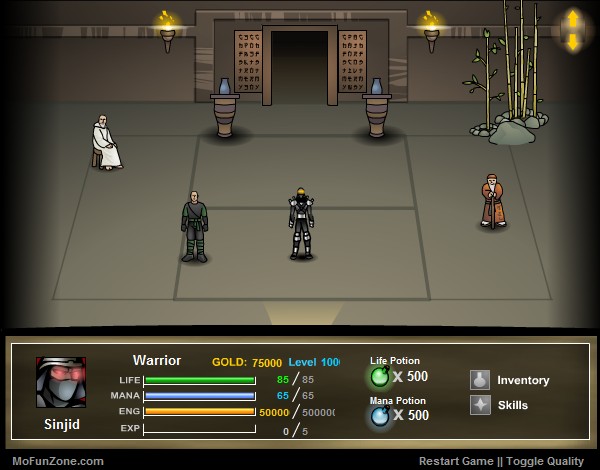Toggle Quality setting
Viewport: 600px width, 470px height.
550,461
